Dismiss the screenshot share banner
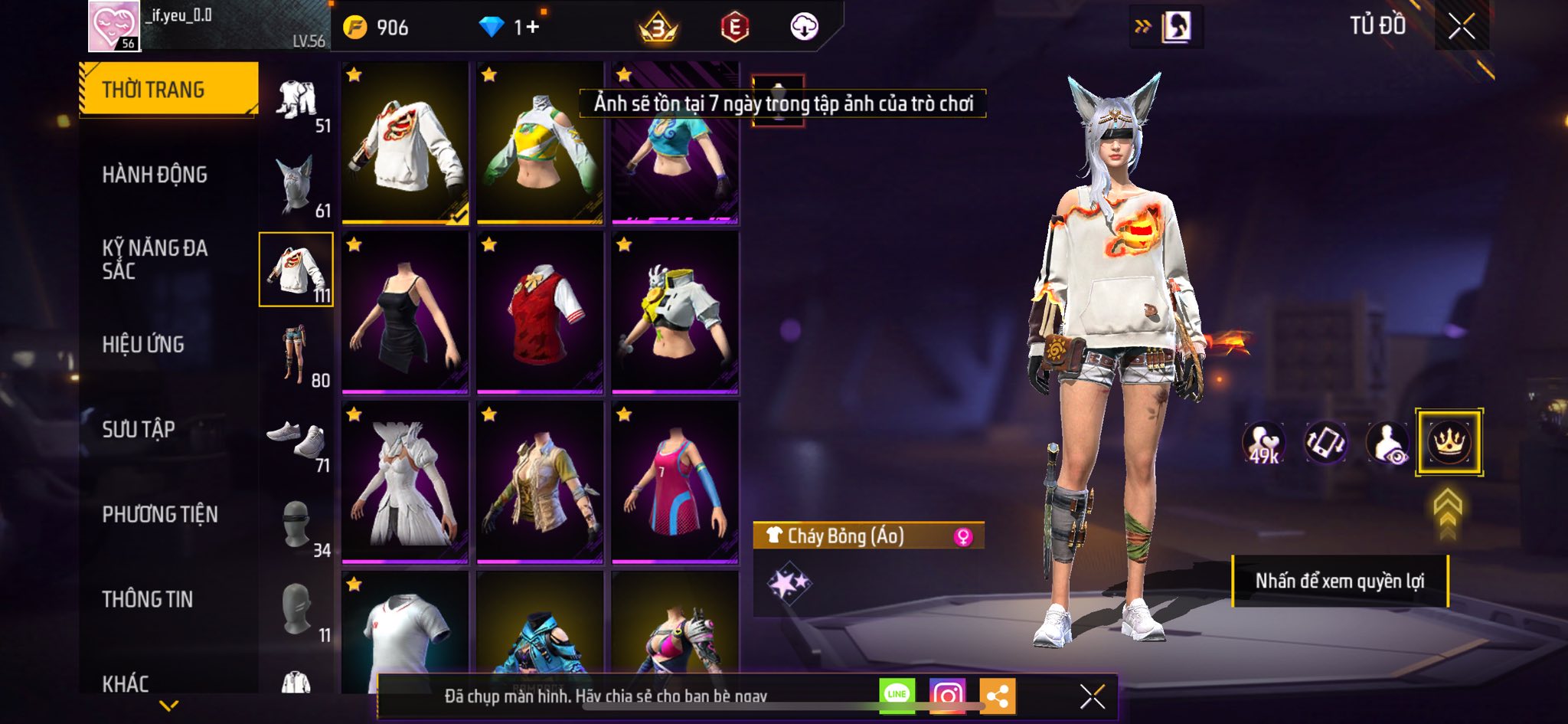Image resolution: width=1568 pixels, height=724 pixels. (1092, 696)
